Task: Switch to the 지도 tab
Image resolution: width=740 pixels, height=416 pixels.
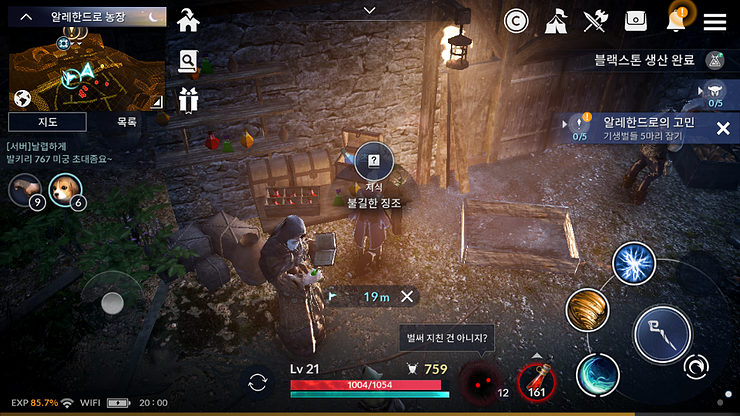Action: click(47, 122)
